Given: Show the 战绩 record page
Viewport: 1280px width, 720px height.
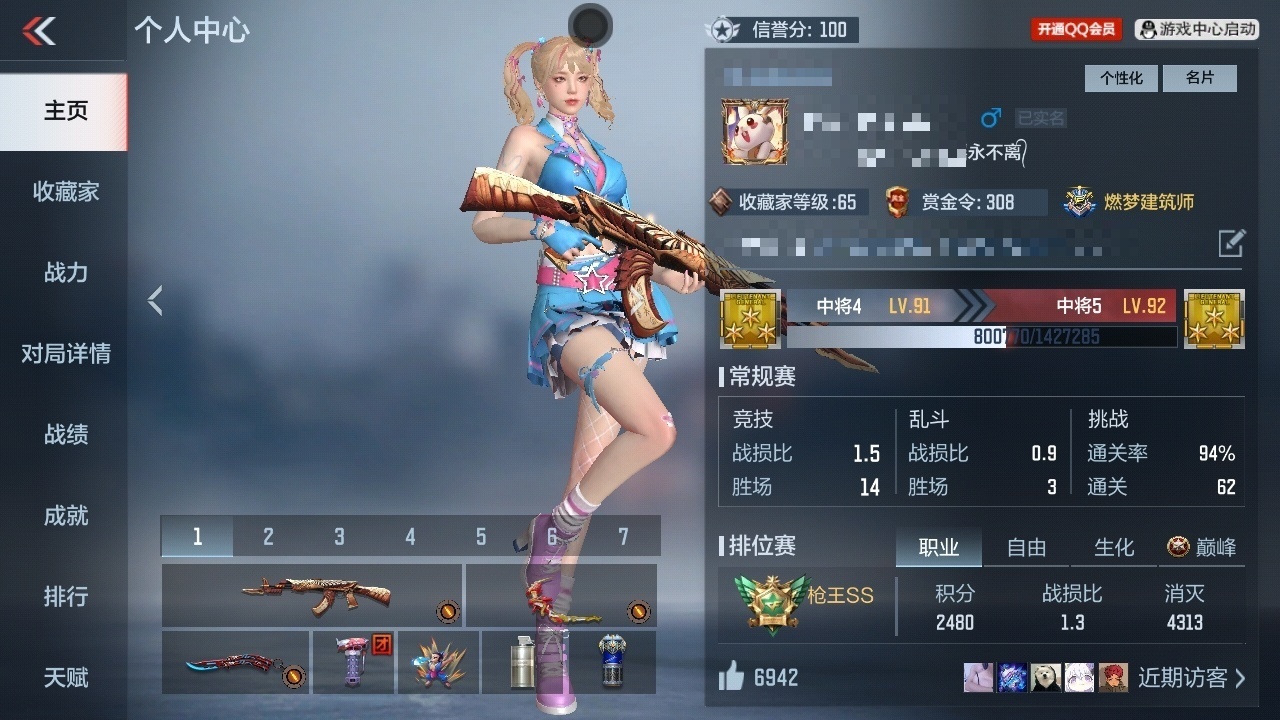Looking at the screenshot, I should pyautogui.click(x=65, y=435).
